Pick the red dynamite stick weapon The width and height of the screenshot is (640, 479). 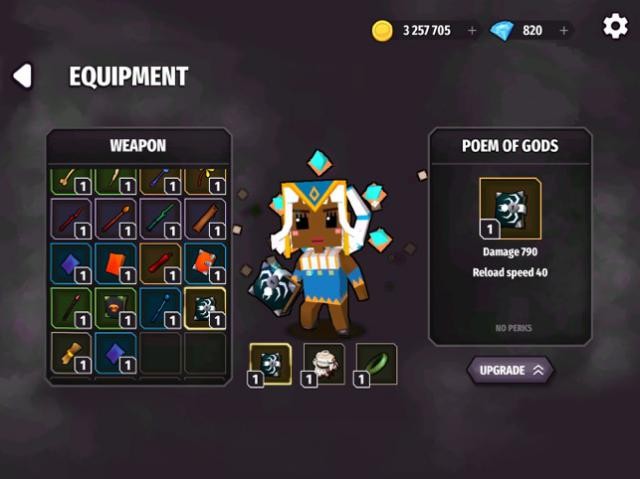(160, 263)
